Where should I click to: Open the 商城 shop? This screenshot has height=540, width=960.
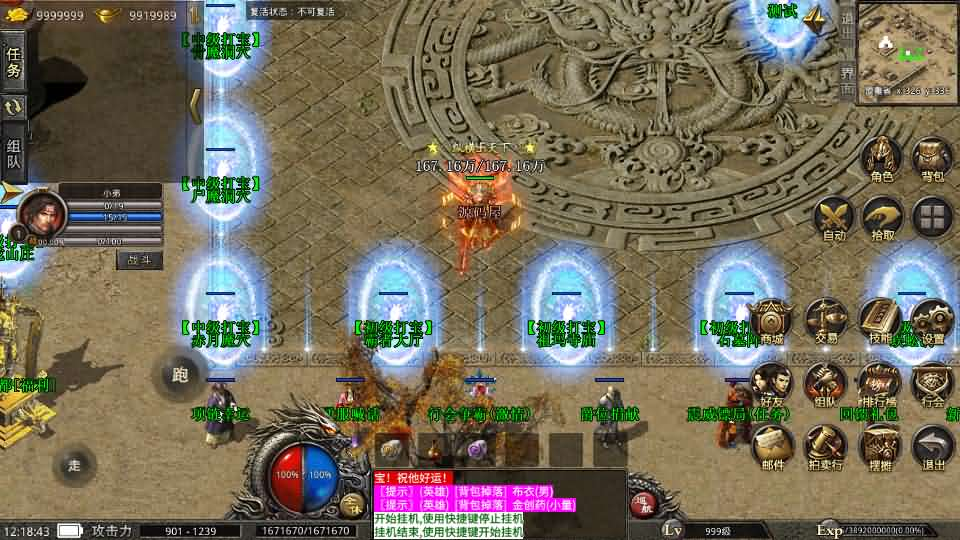(771, 320)
